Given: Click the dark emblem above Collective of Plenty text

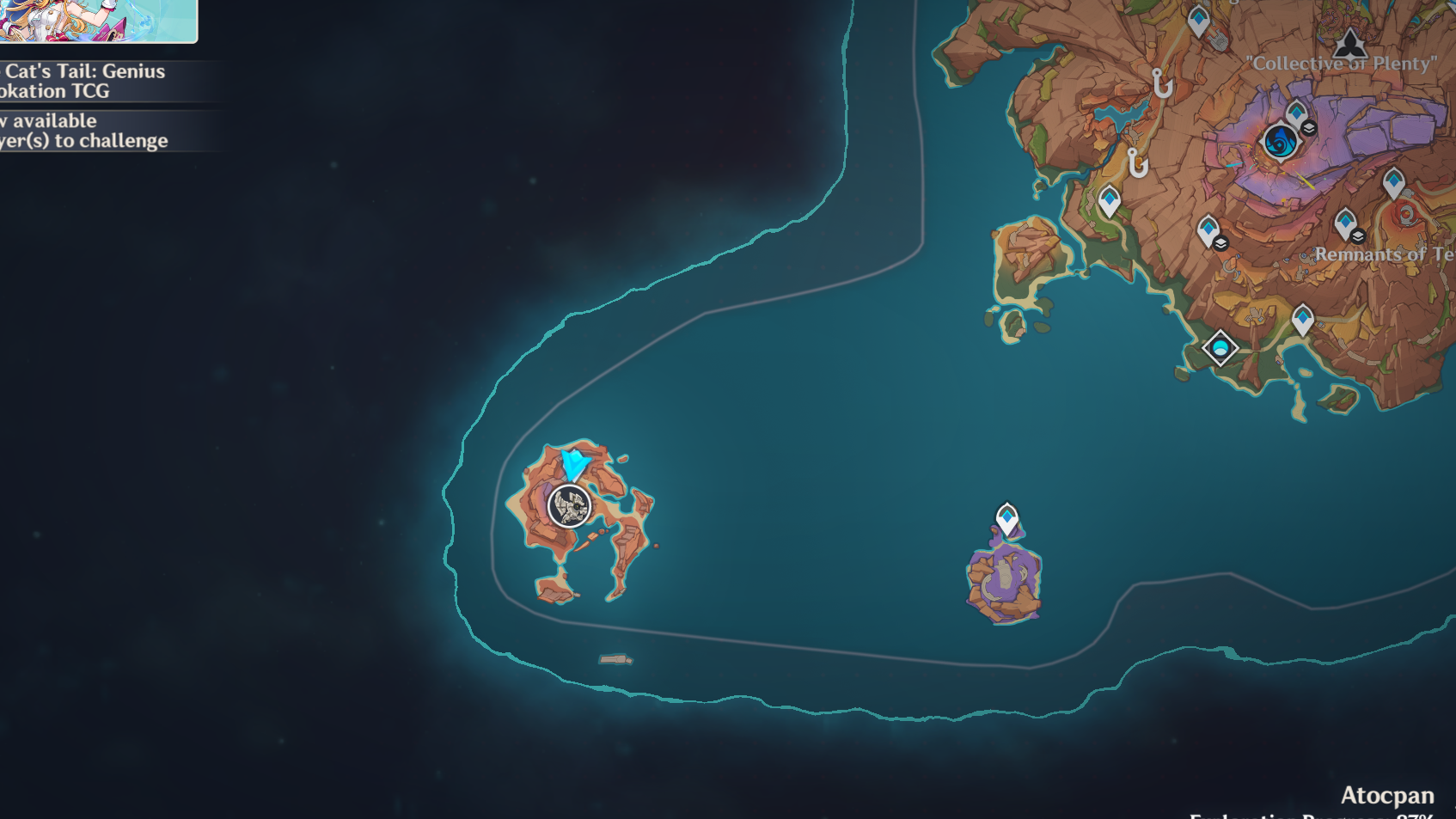Looking at the screenshot, I should coord(1349,43).
